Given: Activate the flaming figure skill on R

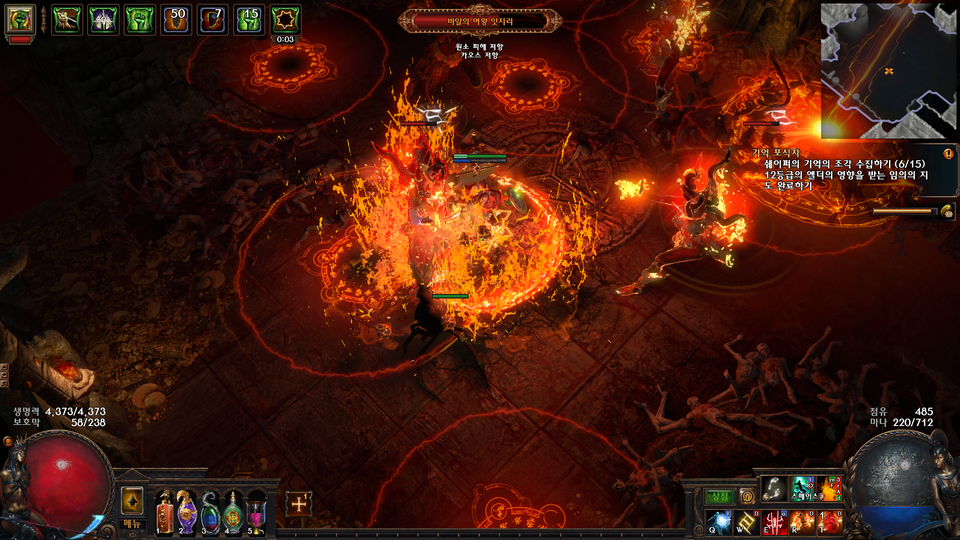Looking at the screenshot, I should [x=802, y=521].
